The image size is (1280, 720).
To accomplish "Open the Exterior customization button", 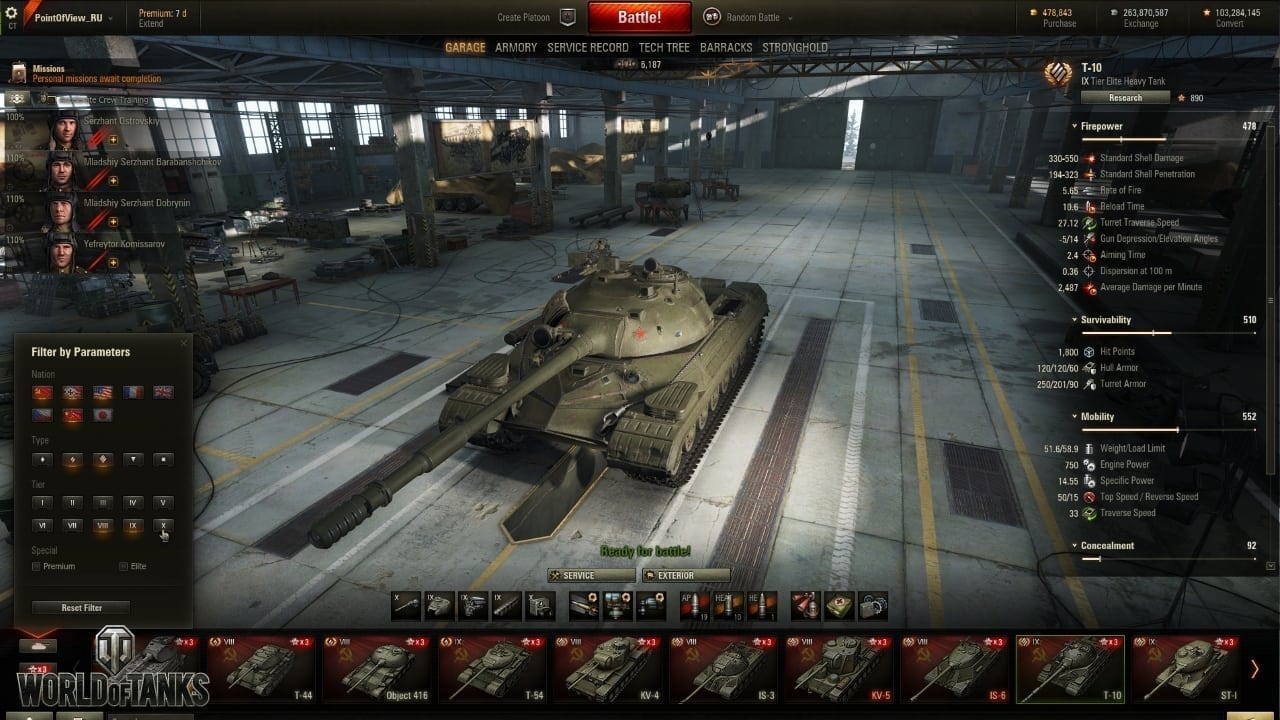I will tap(685, 575).
